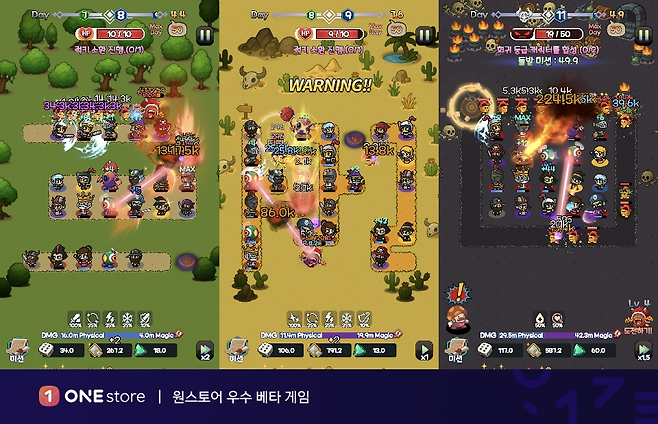Open the 미션 button in forest panel
This screenshot has width=658, height=424.
click(x=16, y=351)
